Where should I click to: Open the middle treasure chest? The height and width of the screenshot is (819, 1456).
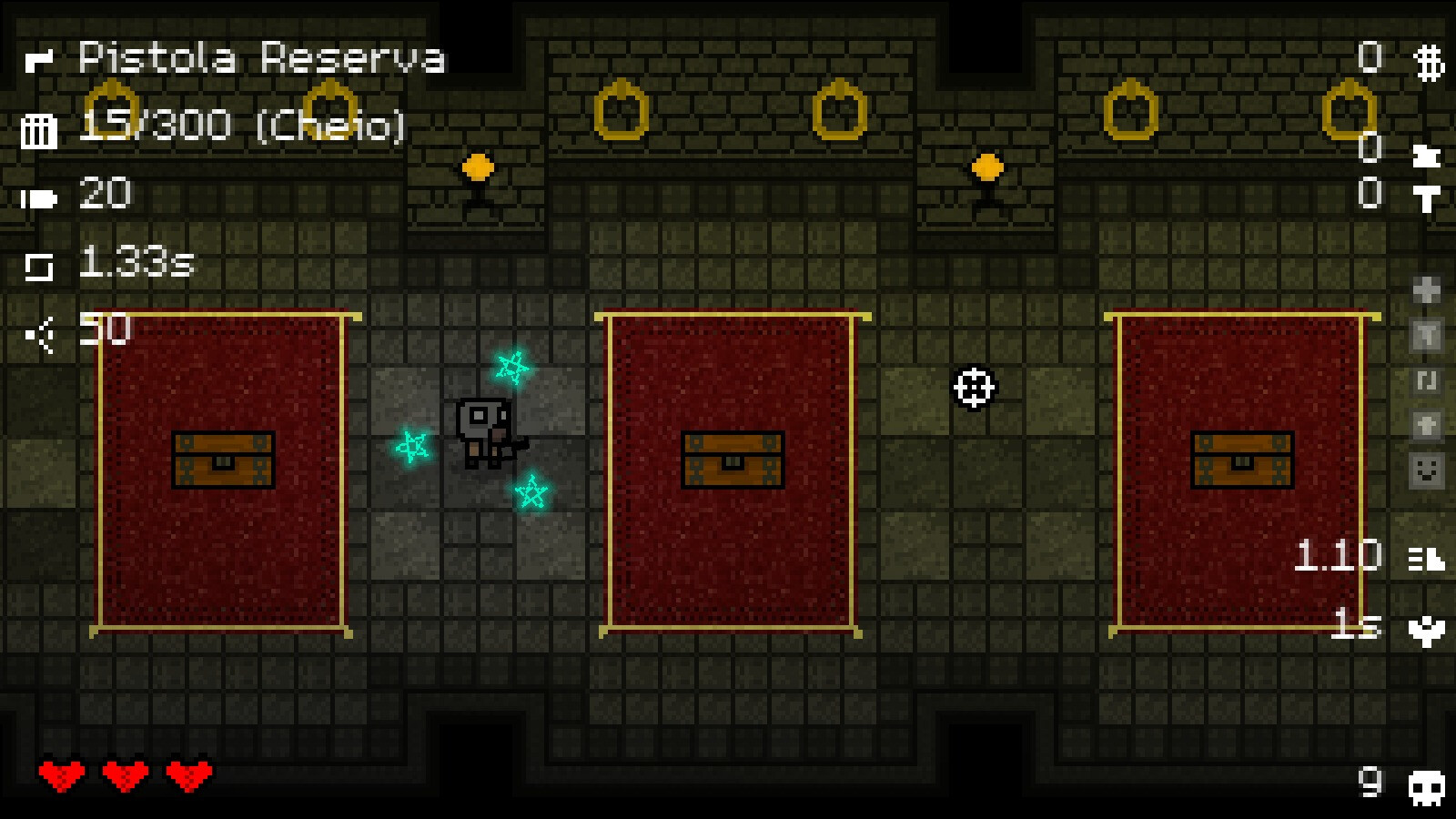(x=731, y=459)
